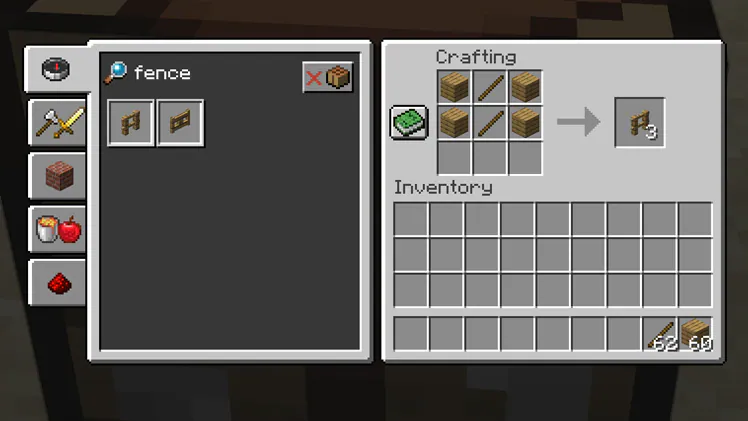Open the building blocks recipe tab
The width and height of the screenshot is (748, 421).
57,178
